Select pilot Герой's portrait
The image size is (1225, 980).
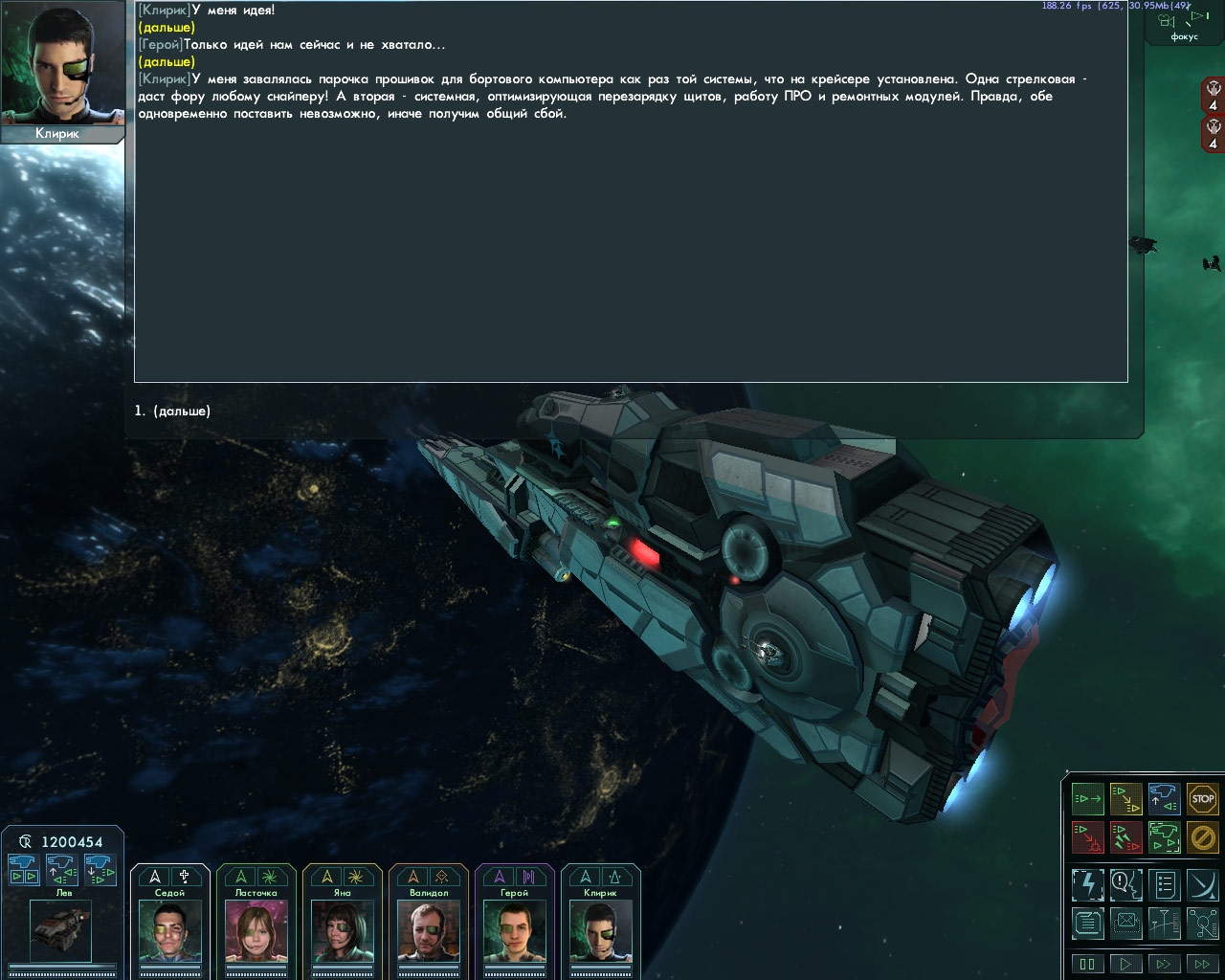click(515, 932)
